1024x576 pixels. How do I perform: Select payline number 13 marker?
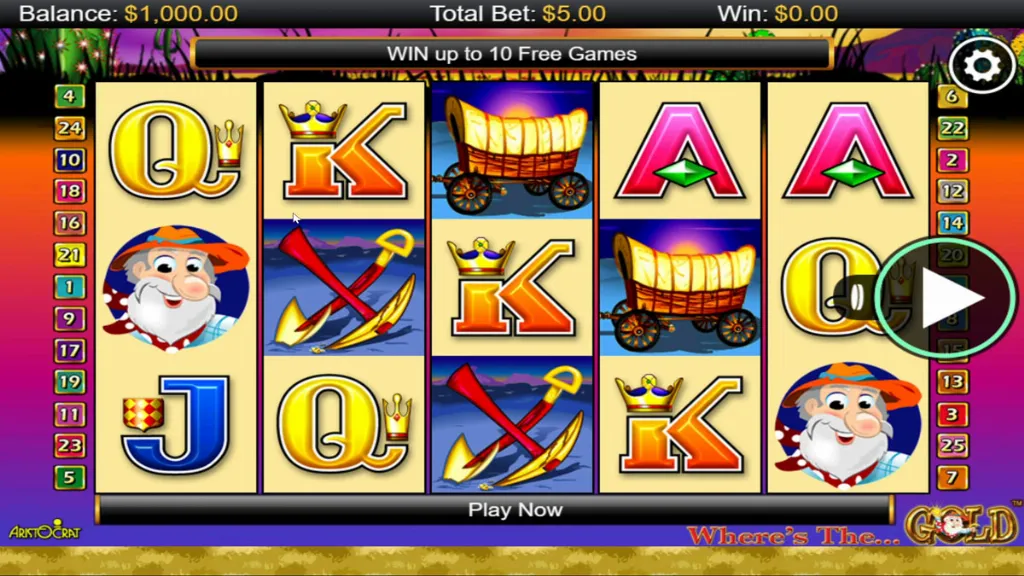tap(952, 382)
